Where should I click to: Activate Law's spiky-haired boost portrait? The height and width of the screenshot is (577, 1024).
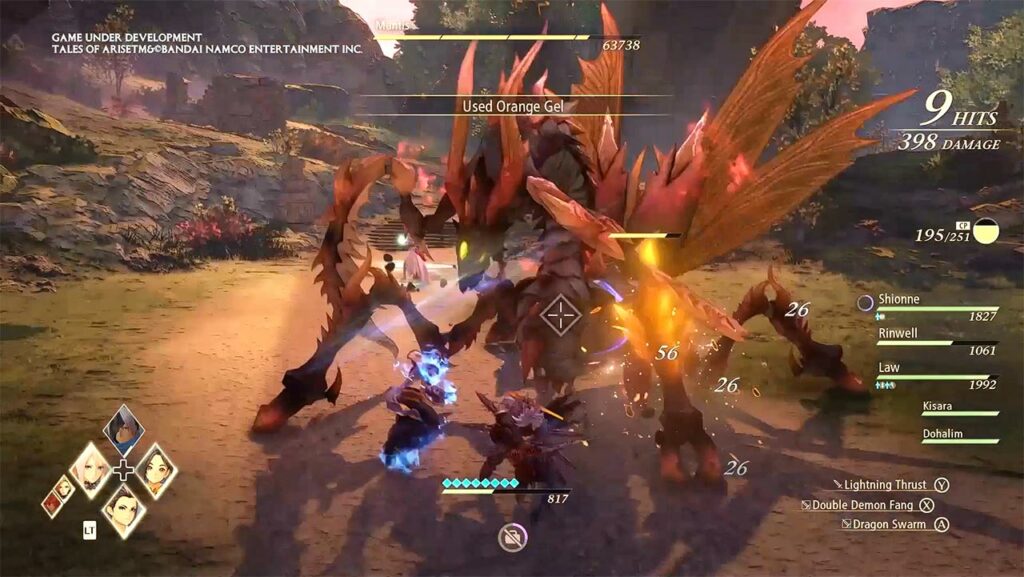(x=124, y=509)
